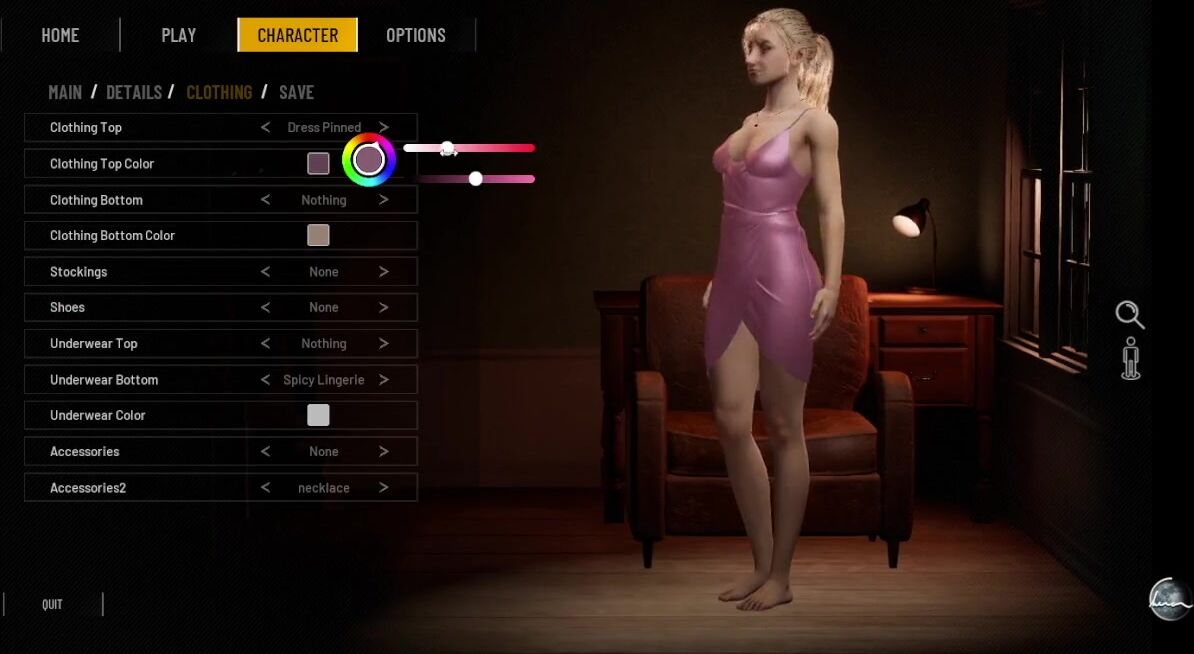Screen dimensions: 1194x654
Task: Quit the game
Action: (52, 604)
